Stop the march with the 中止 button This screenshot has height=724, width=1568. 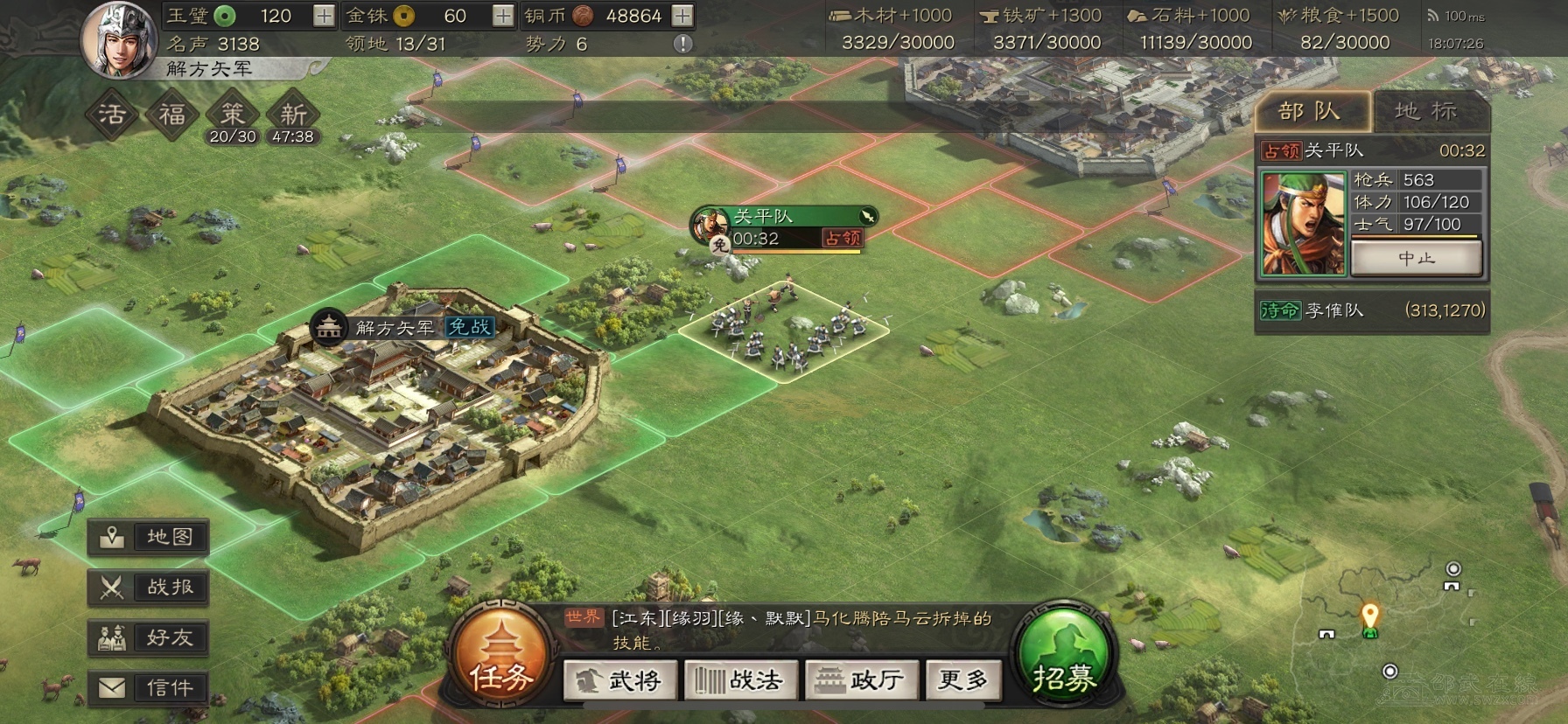pos(1416,258)
